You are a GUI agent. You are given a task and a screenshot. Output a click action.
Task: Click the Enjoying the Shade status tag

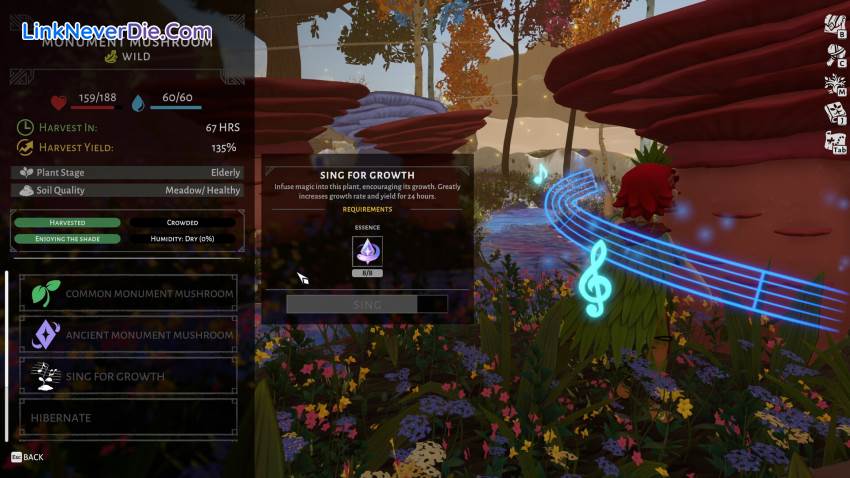click(68, 238)
